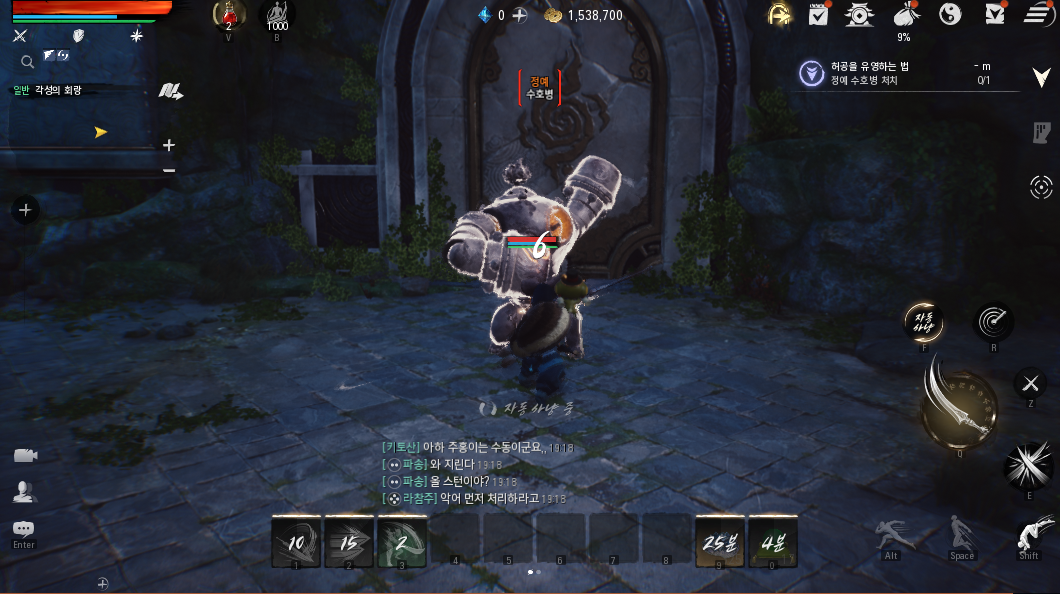Toggle the 자동사냥 auto-hunt button

pos(923,322)
